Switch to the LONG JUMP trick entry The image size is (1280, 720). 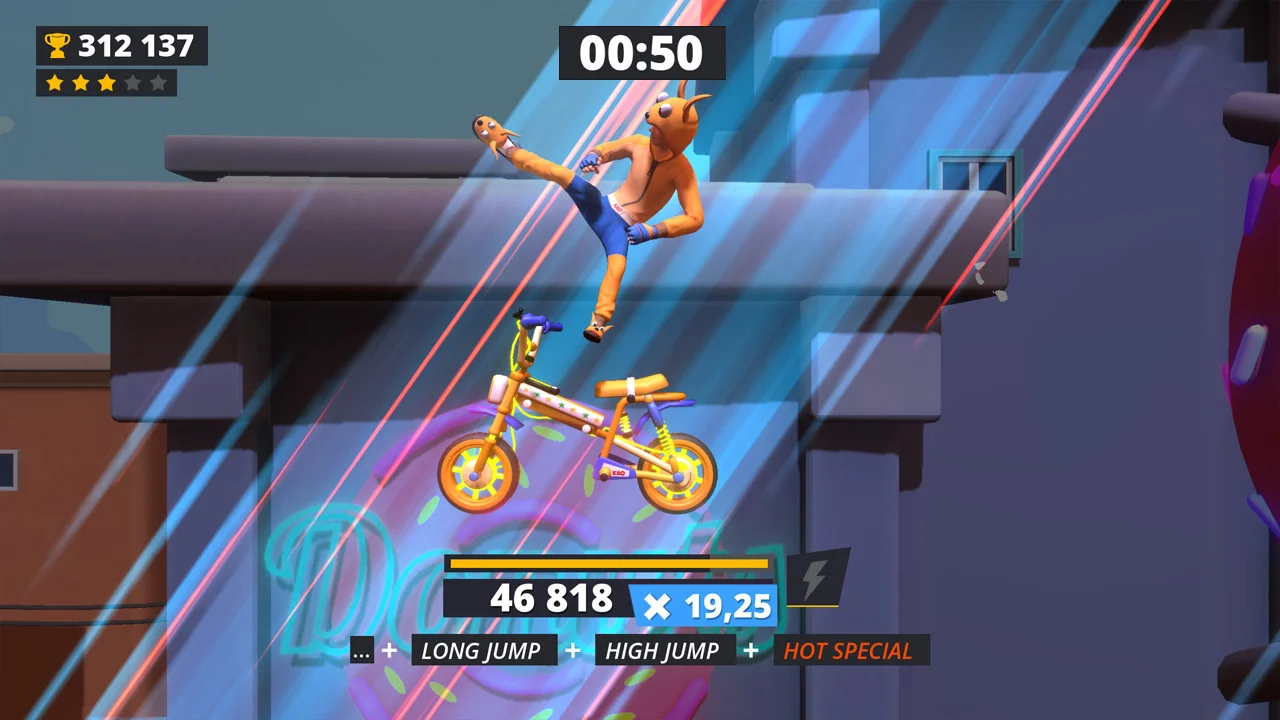(483, 651)
